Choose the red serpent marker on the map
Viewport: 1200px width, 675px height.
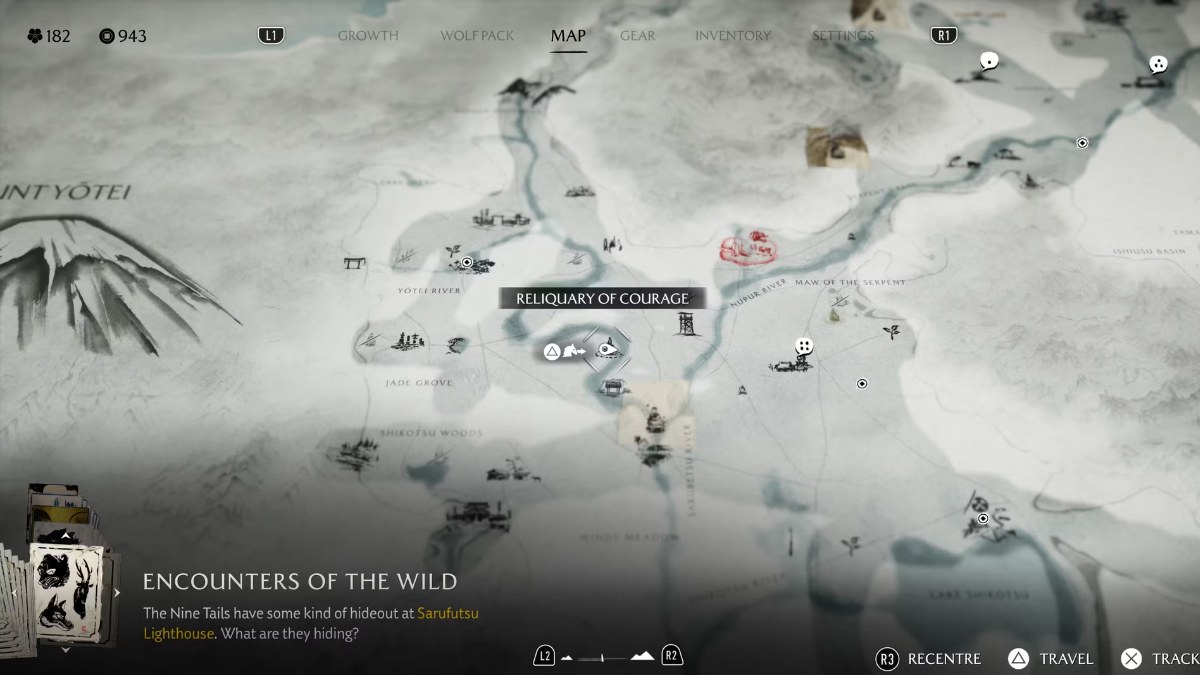[x=748, y=248]
